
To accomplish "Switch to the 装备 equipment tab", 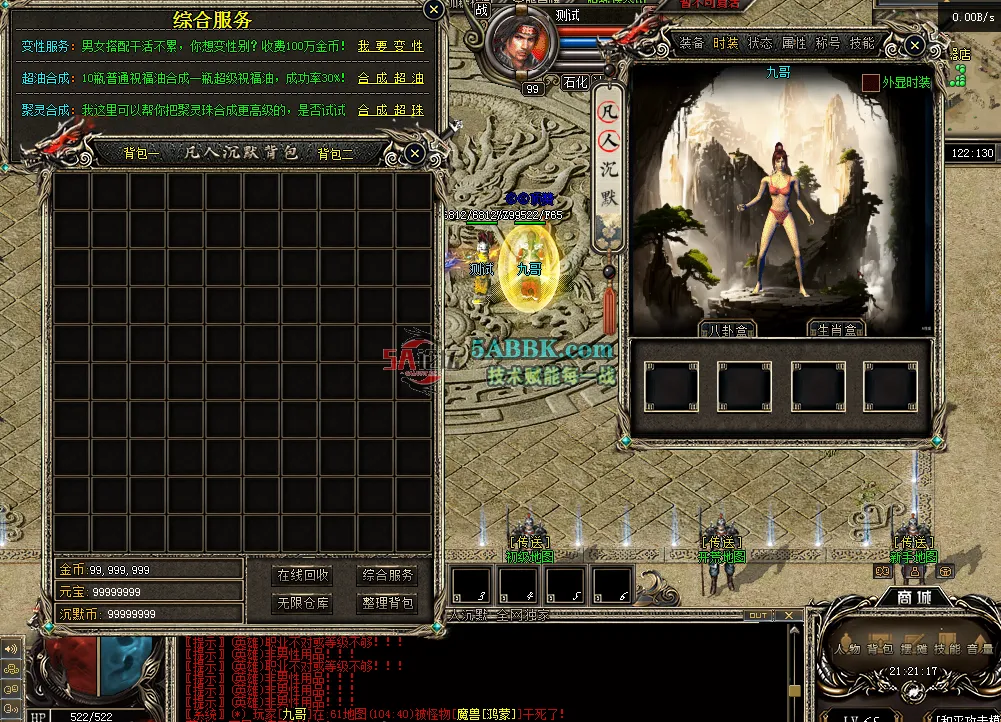I will 691,44.
